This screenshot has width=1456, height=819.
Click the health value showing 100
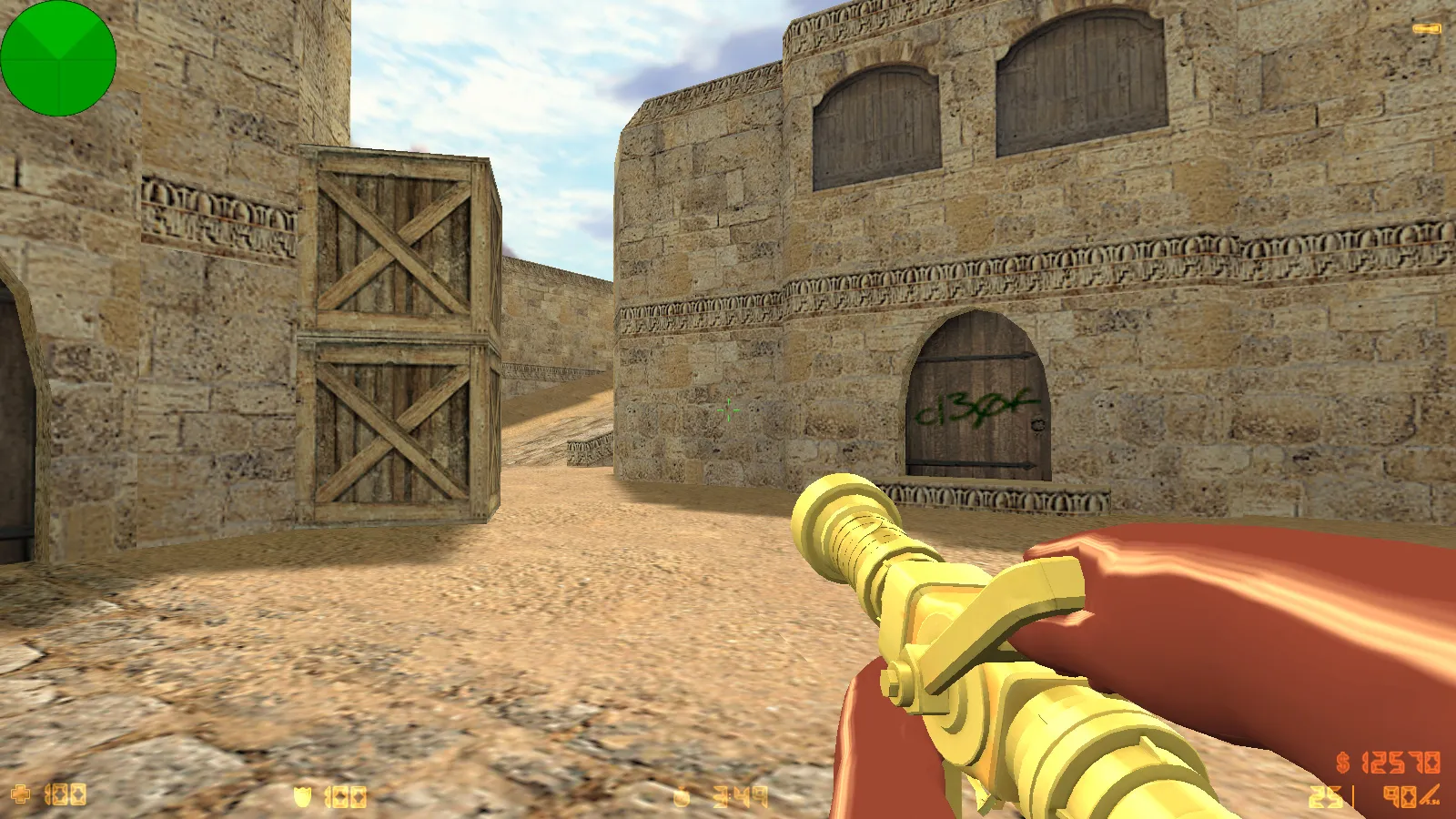[64, 795]
